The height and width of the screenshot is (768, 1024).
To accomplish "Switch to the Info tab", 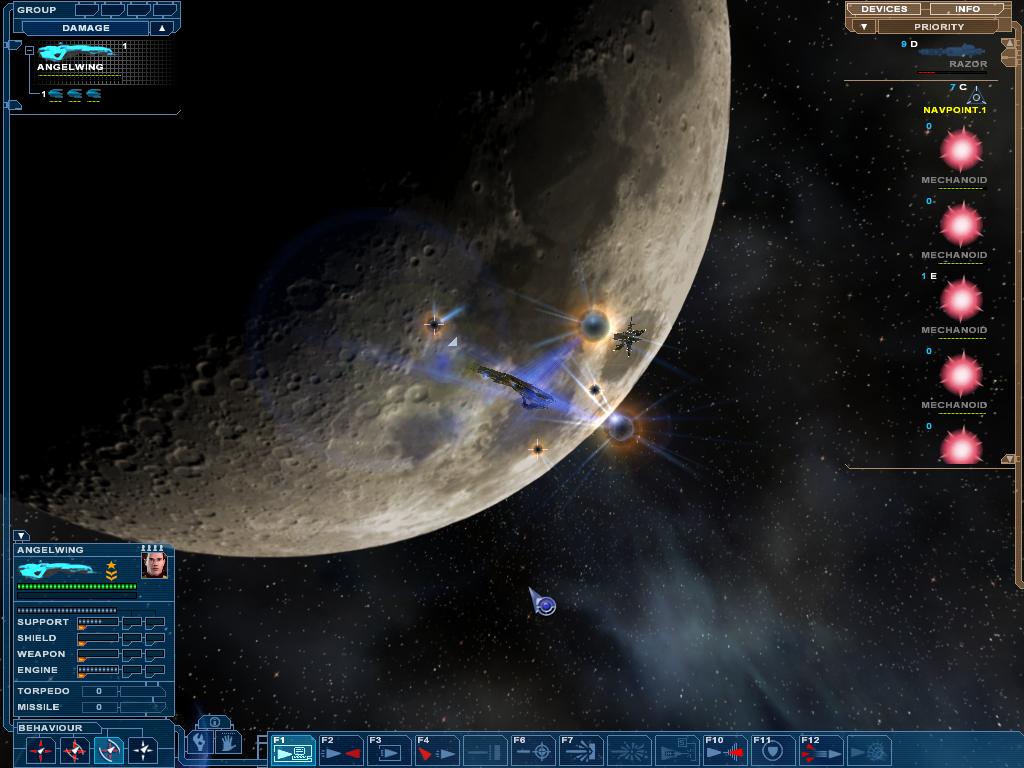I will pyautogui.click(x=967, y=9).
